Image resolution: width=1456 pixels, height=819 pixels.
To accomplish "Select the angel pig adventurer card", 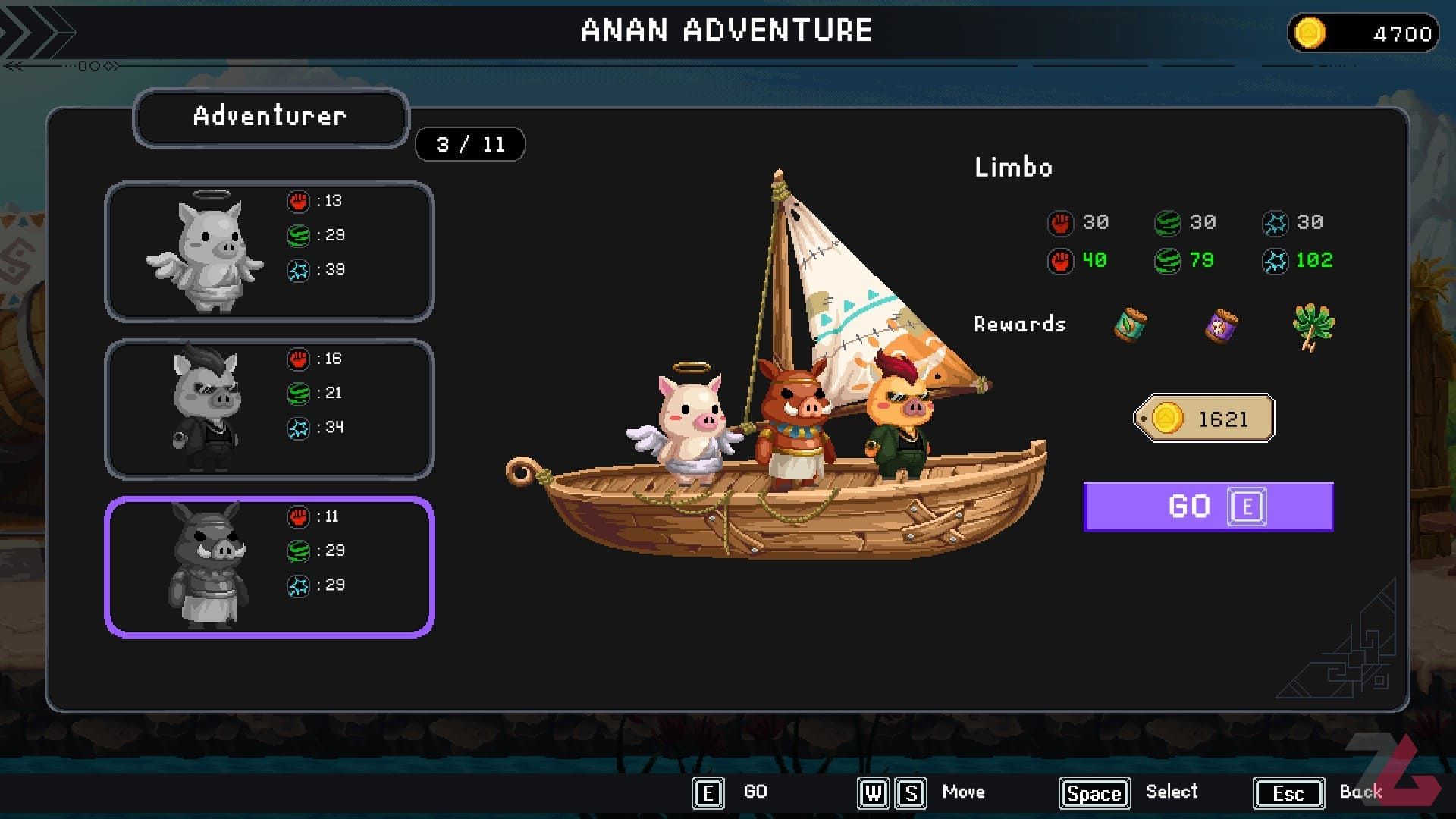I will [269, 252].
